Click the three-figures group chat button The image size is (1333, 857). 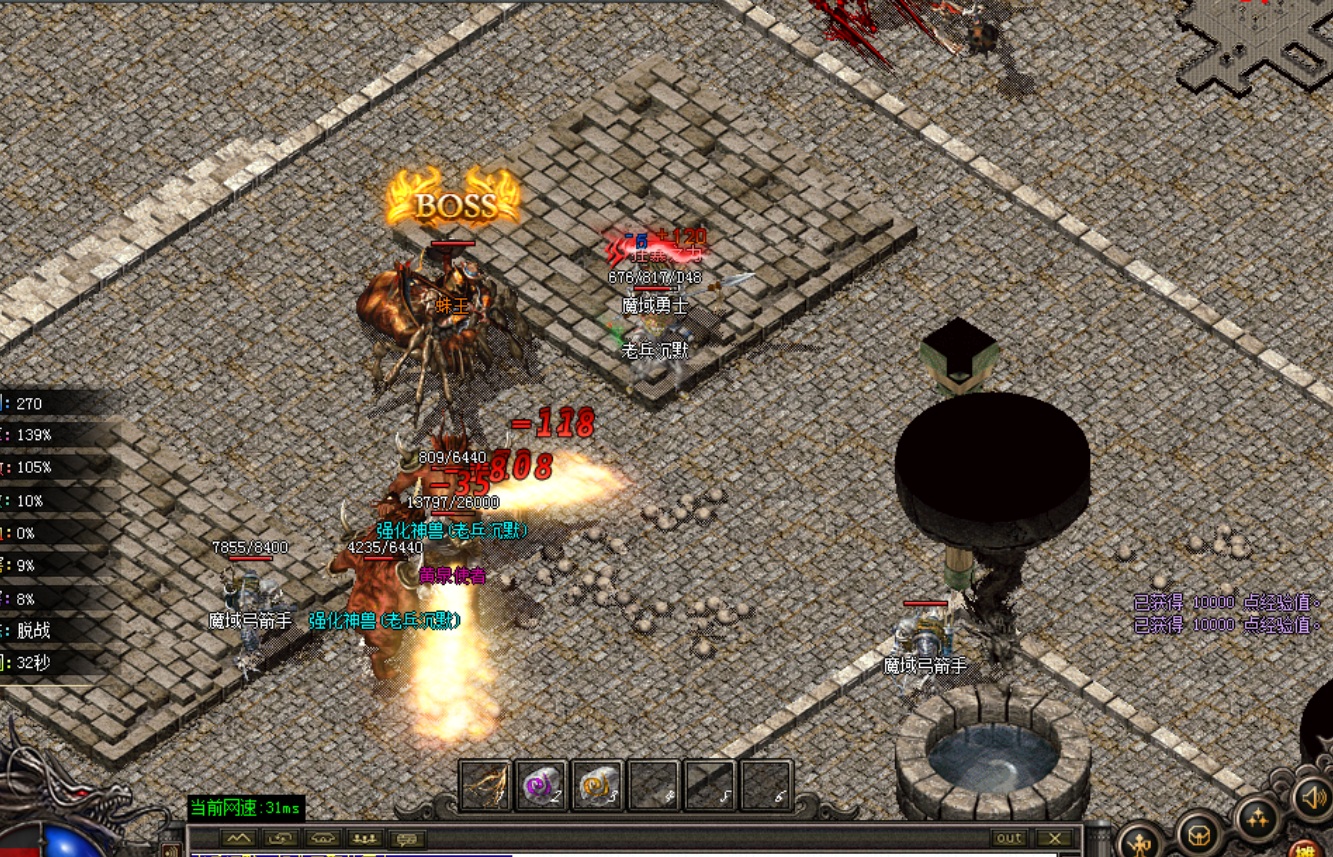(365, 838)
